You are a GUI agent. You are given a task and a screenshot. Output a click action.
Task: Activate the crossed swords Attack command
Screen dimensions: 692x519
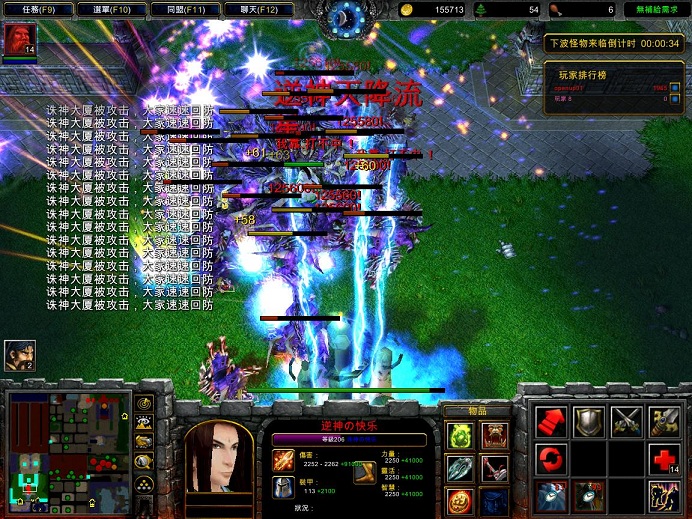click(627, 422)
